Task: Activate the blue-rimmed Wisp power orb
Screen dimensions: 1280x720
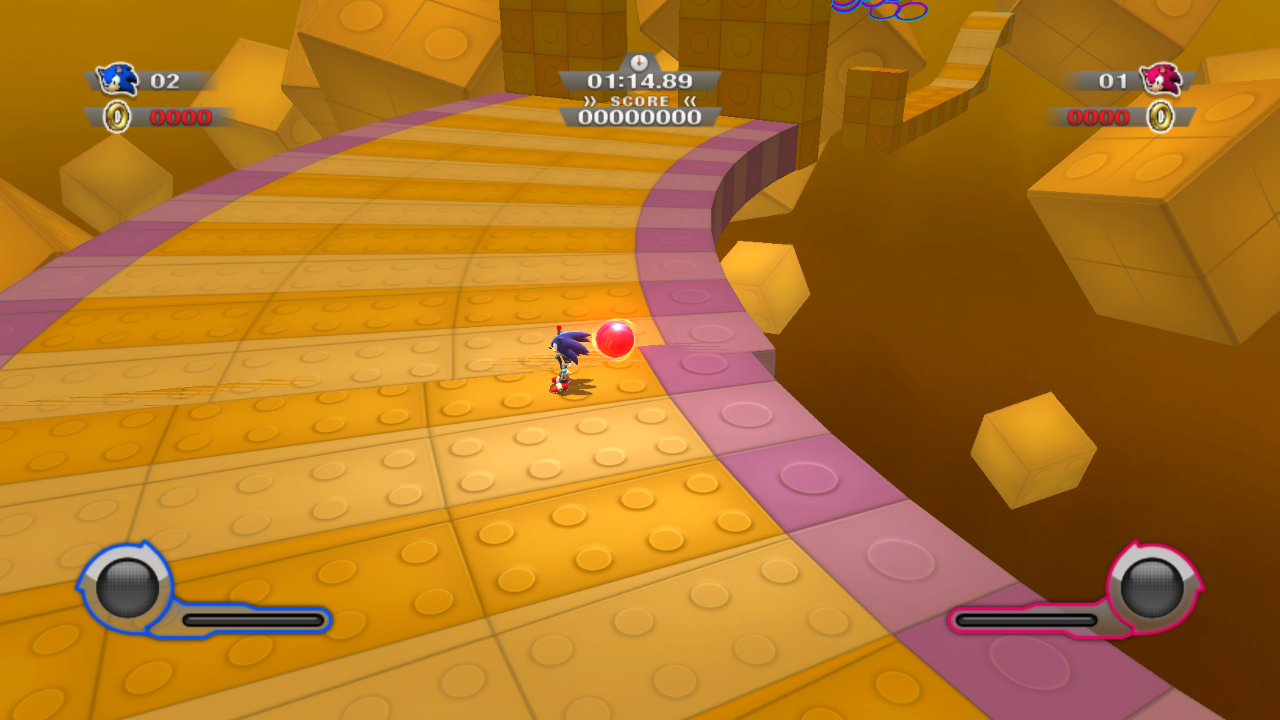Action: (x=126, y=587)
